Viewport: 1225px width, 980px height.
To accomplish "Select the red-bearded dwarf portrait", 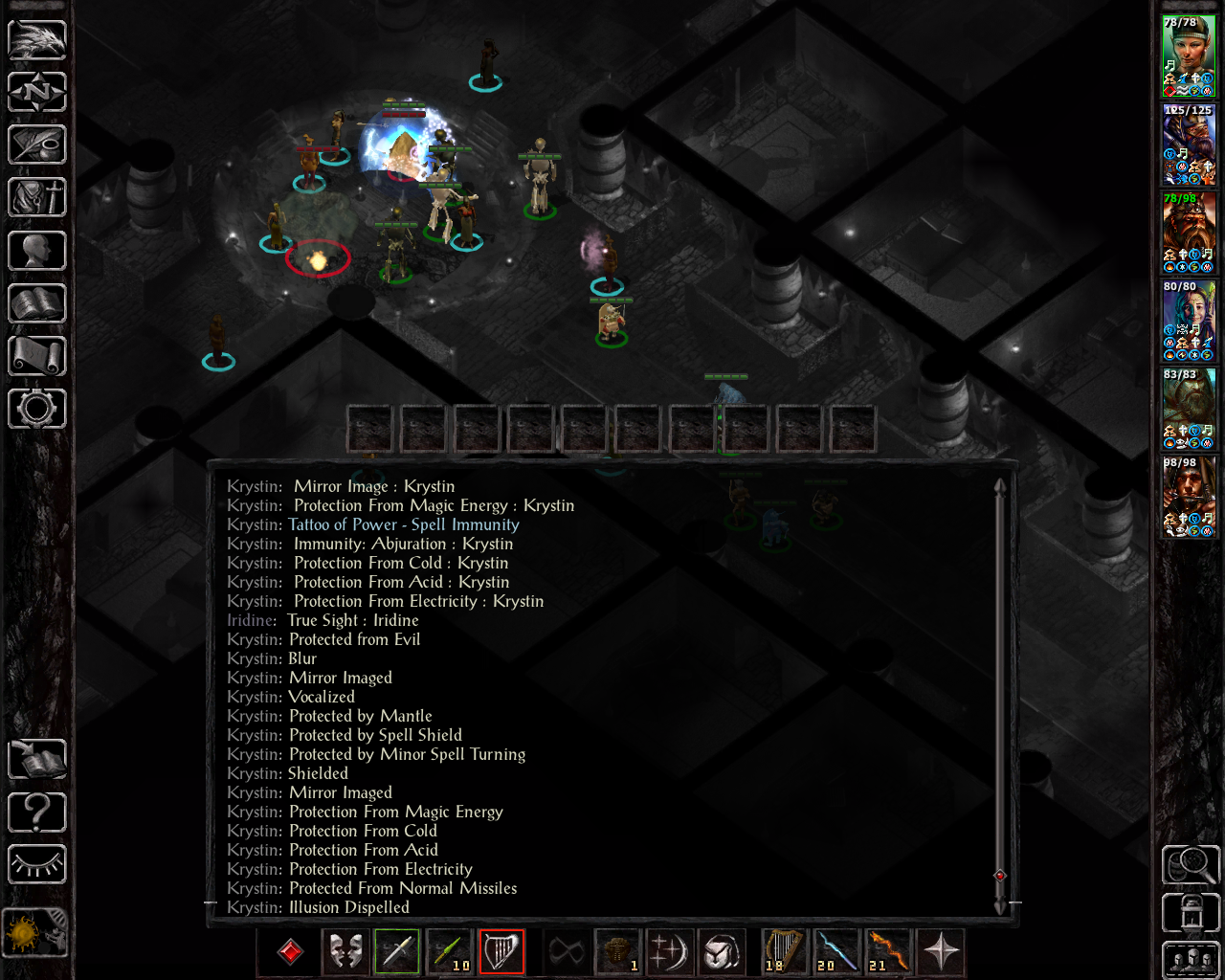I will click(x=1189, y=233).
